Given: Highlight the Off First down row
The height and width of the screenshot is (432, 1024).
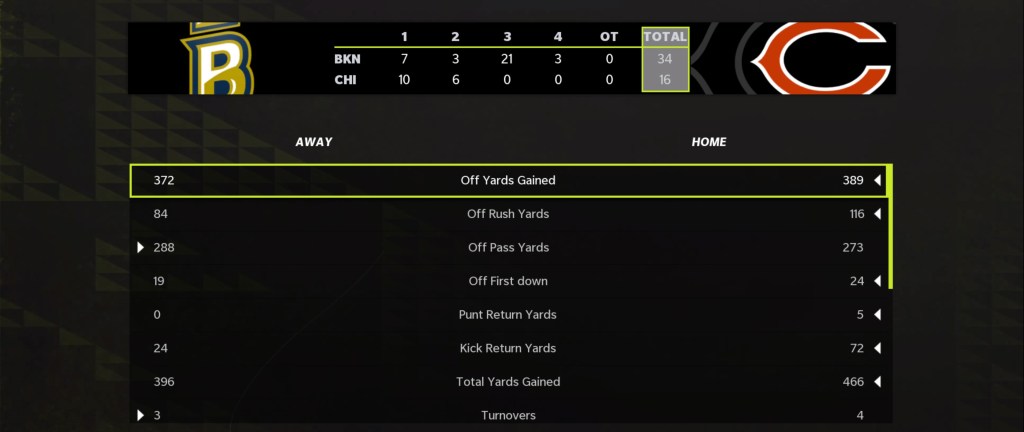Looking at the screenshot, I should (x=508, y=281).
